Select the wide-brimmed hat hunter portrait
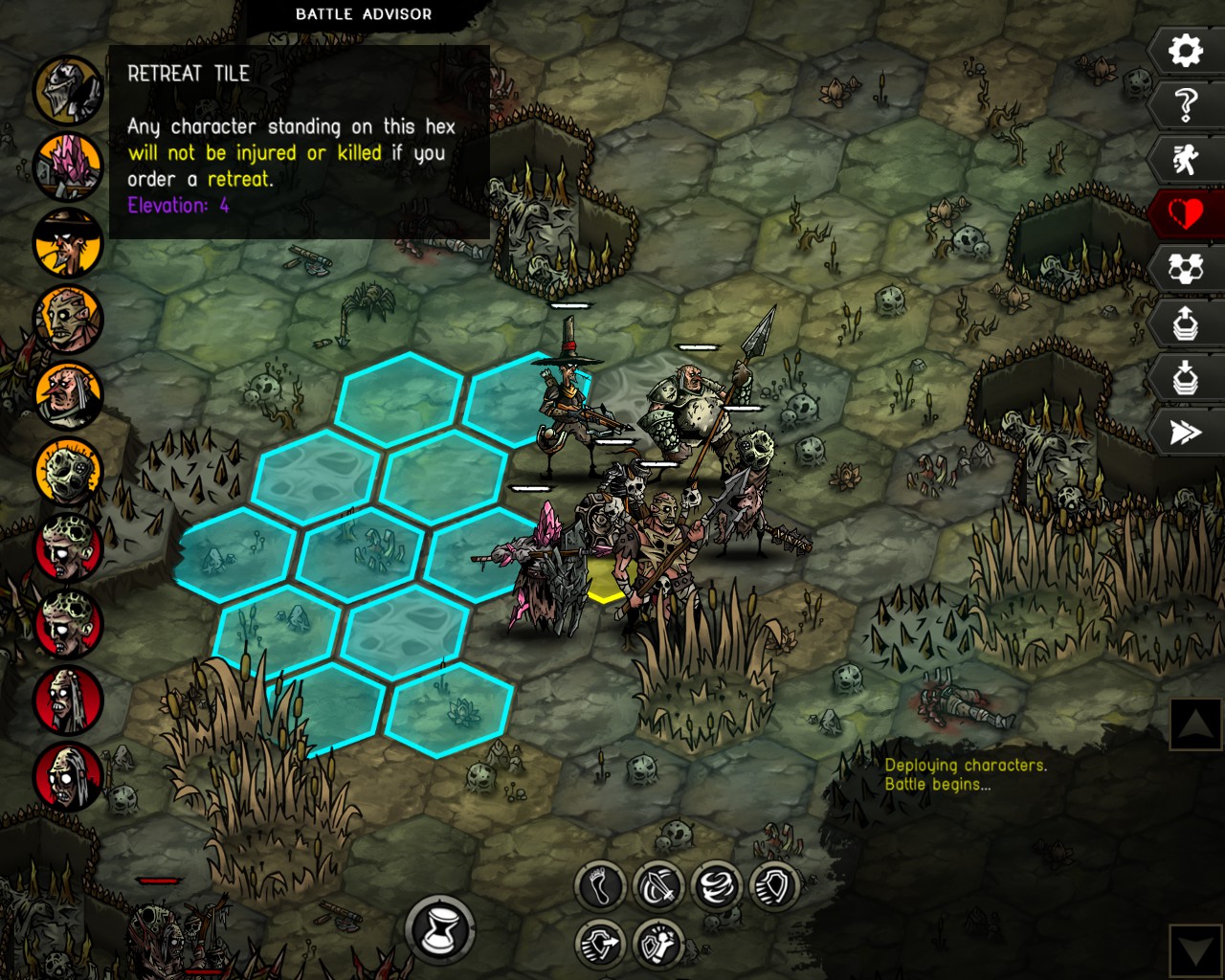The width and height of the screenshot is (1225, 980). [x=69, y=243]
